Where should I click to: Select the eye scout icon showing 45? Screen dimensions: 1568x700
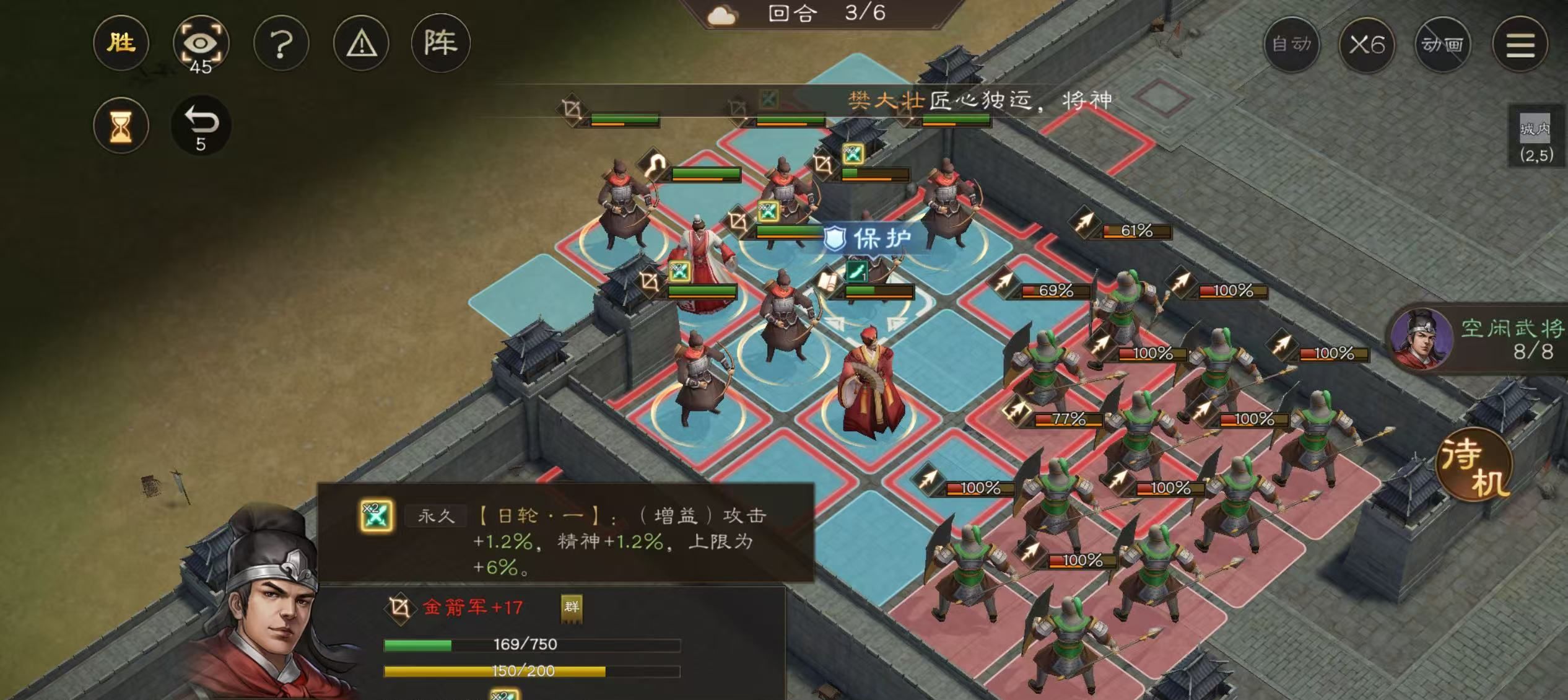coord(202,42)
